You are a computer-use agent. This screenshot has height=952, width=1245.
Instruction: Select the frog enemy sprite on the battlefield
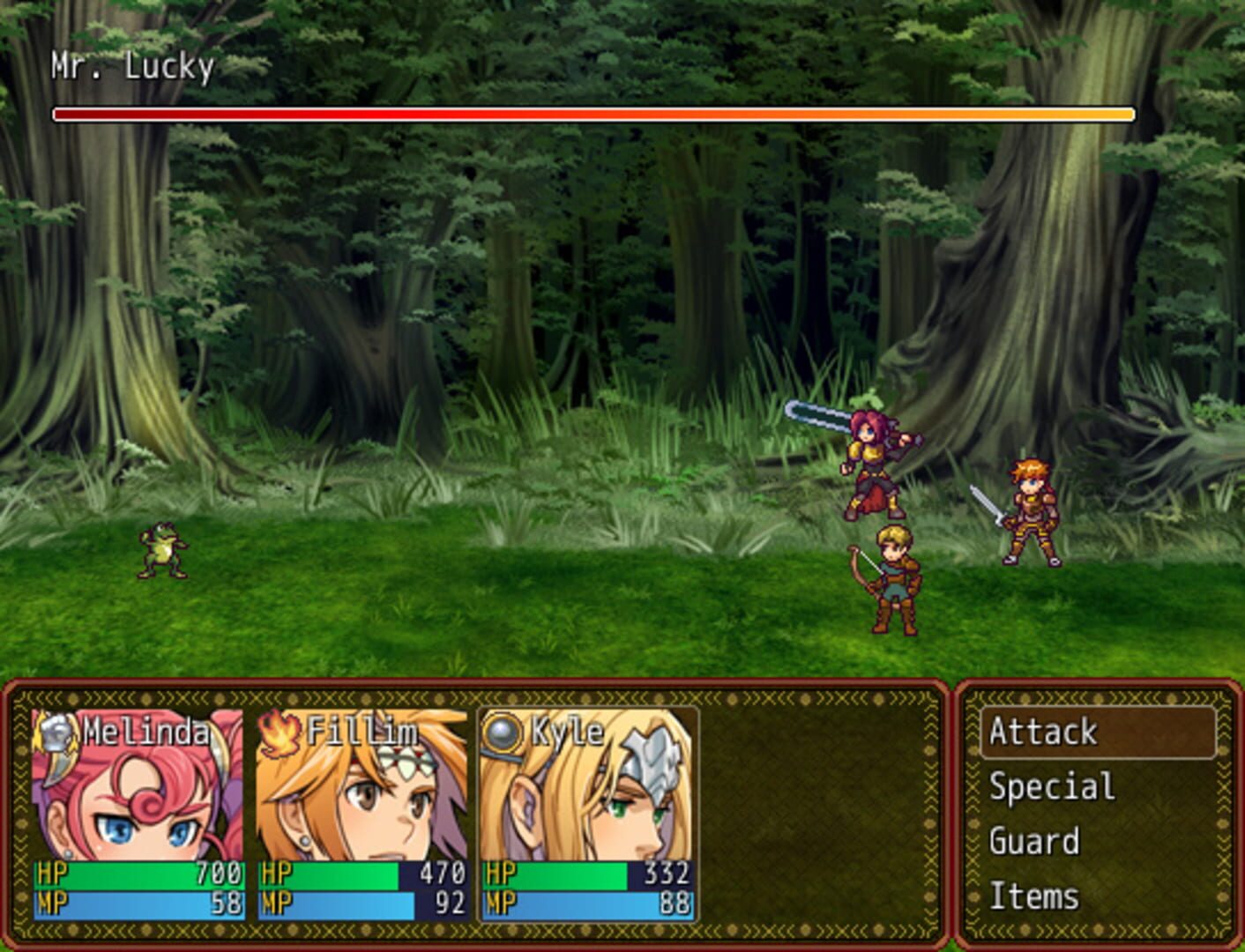tap(160, 552)
